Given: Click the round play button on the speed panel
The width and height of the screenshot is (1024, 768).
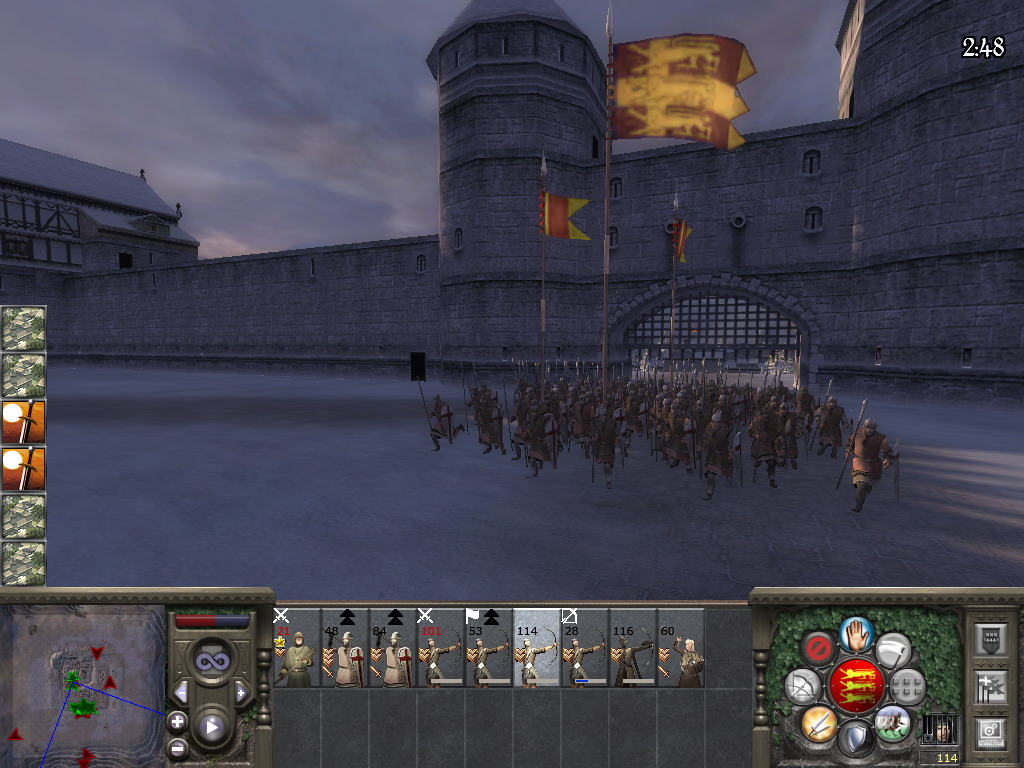Looking at the screenshot, I should click(212, 727).
